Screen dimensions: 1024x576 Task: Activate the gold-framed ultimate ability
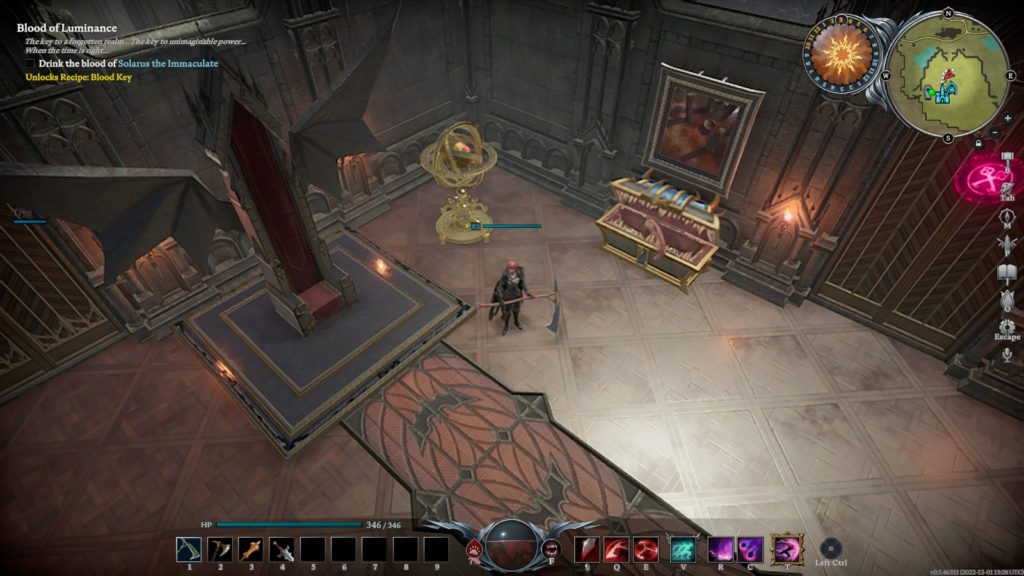788,549
